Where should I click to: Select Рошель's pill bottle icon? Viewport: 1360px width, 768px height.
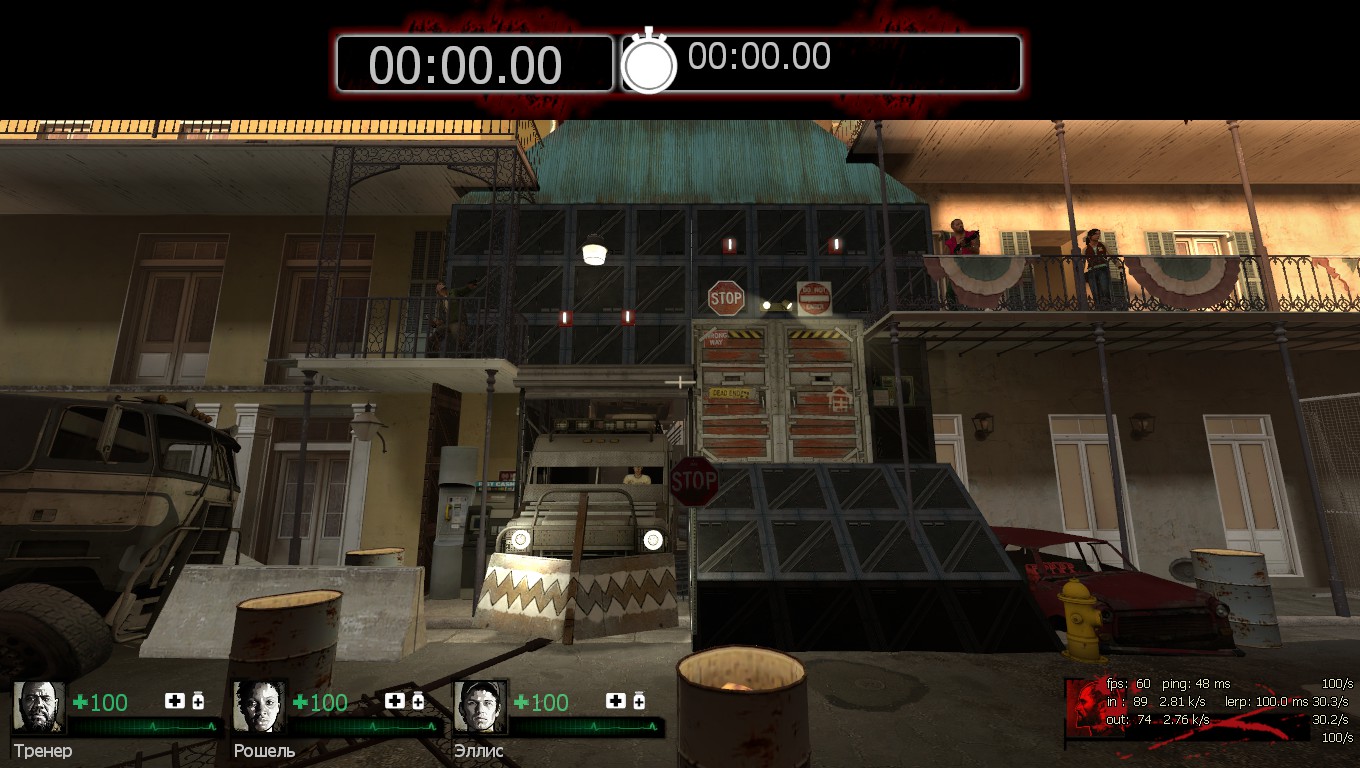tap(418, 701)
